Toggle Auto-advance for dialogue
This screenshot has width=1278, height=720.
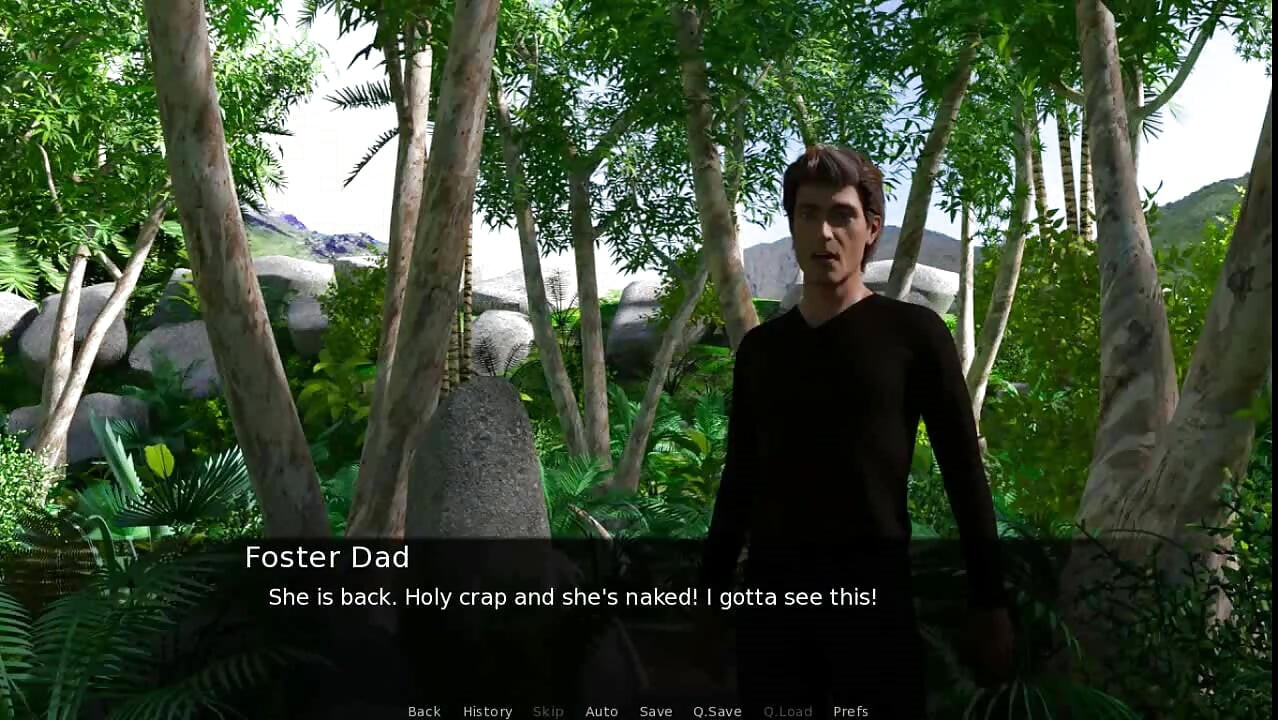[601, 711]
